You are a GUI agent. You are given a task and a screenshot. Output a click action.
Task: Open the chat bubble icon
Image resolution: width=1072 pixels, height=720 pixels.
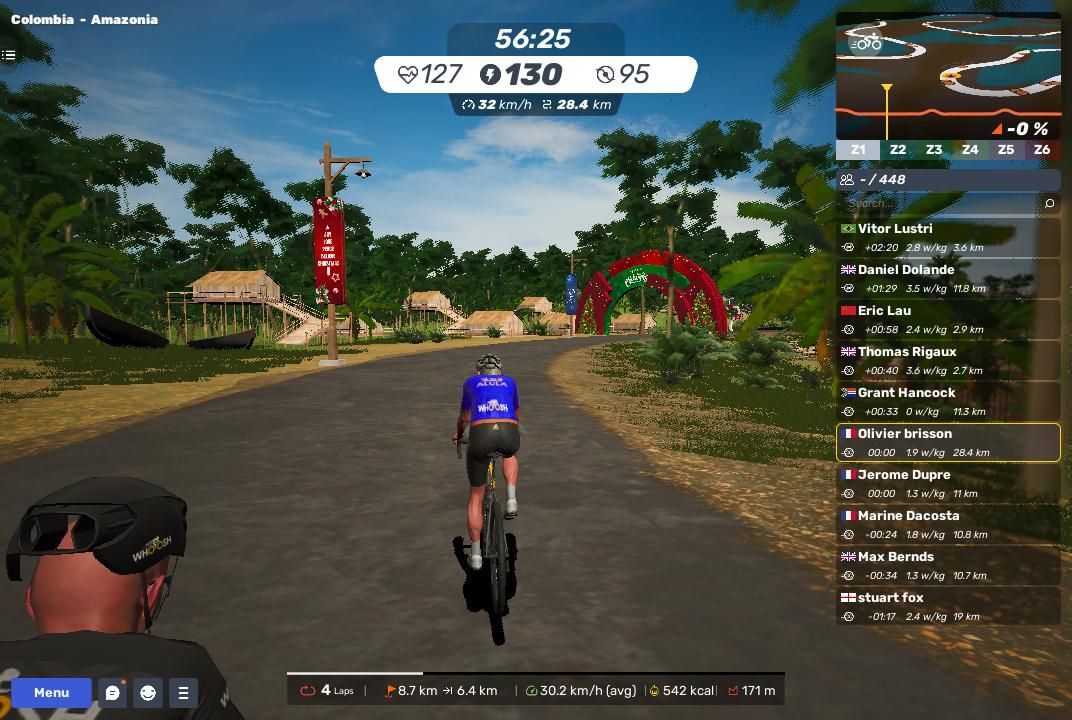[x=113, y=692]
